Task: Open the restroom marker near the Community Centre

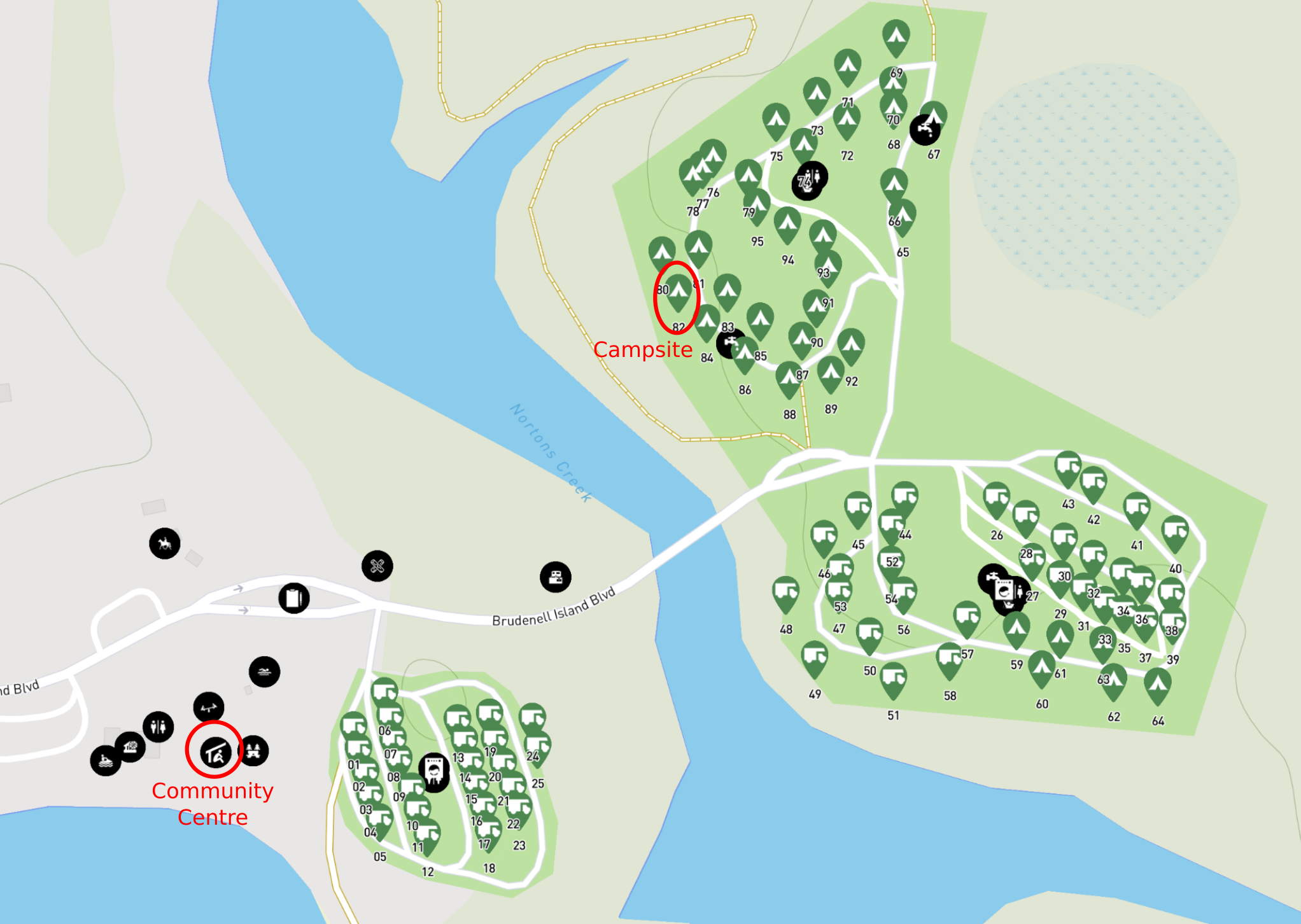Action: click(158, 727)
